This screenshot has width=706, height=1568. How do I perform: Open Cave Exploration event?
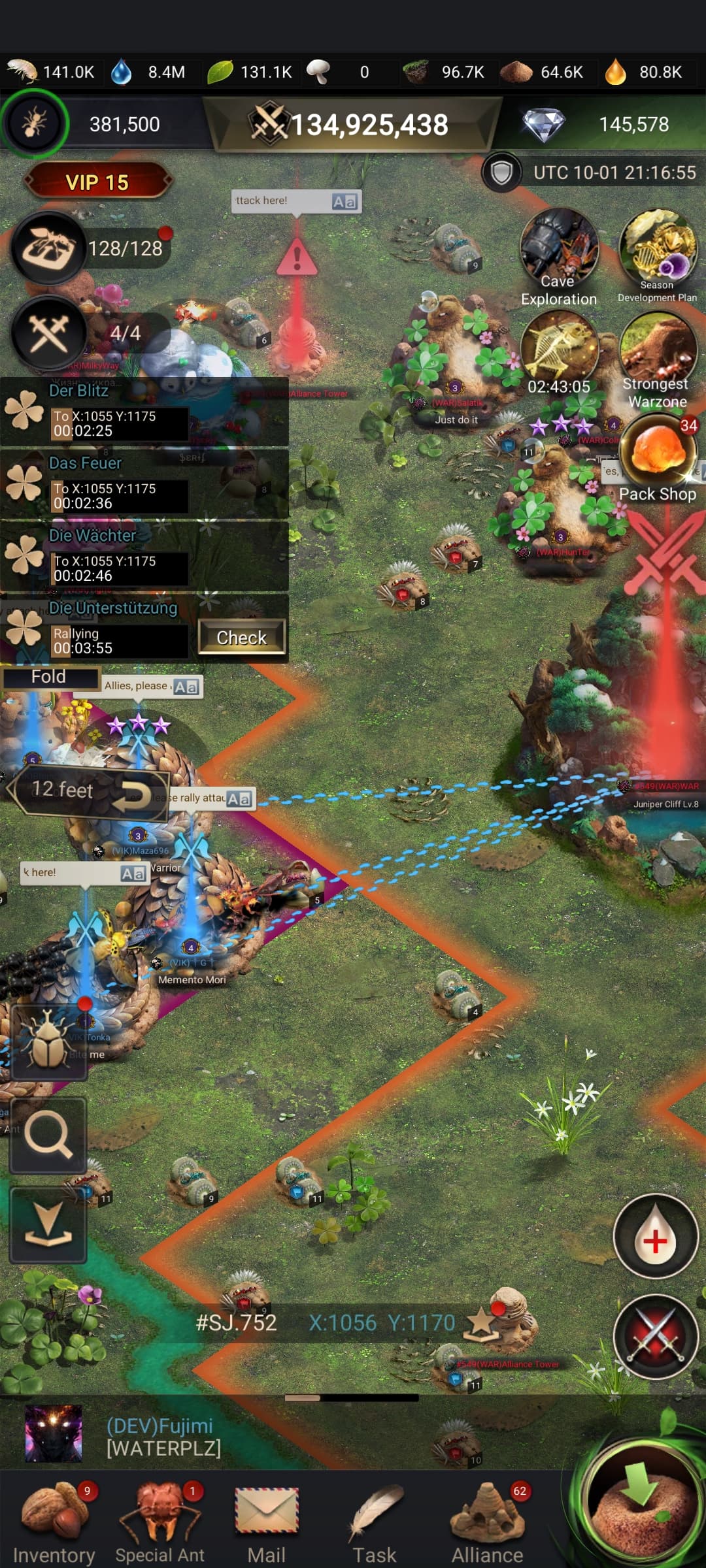point(559,257)
